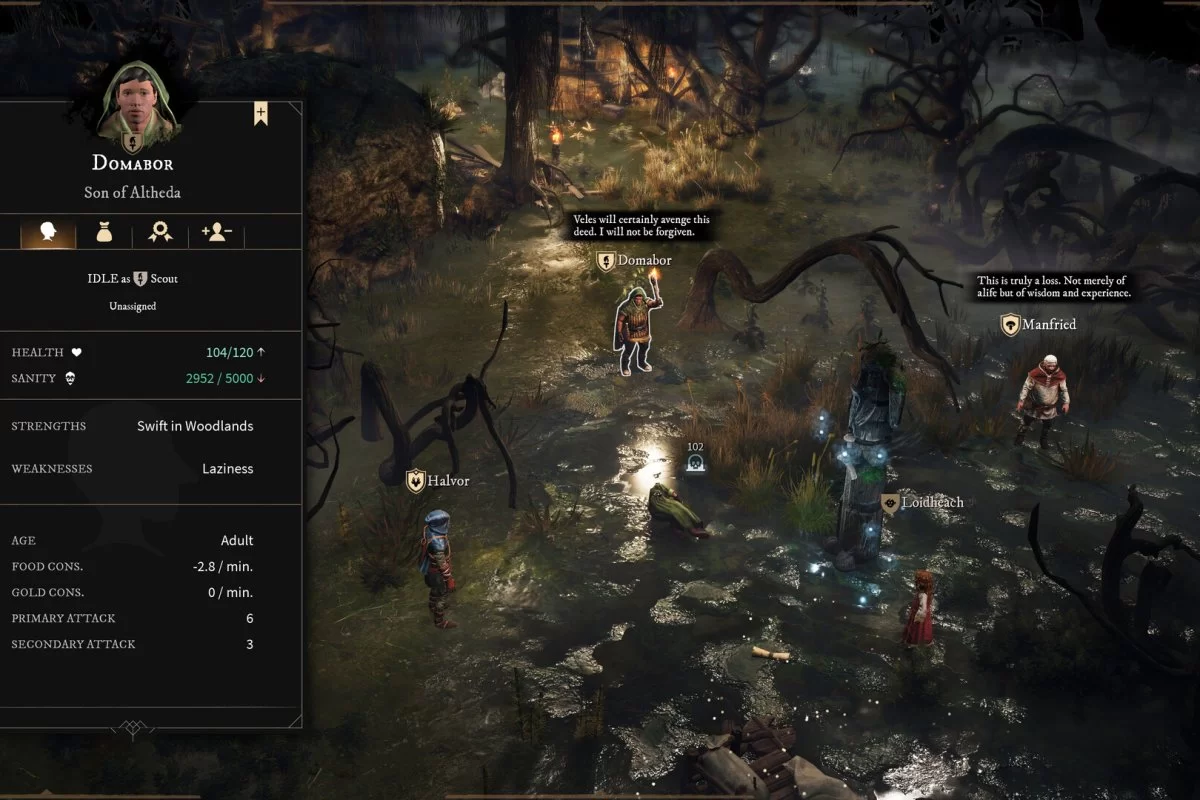Open the head-profile character info tab
This screenshot has width=1200, height=800.
[x=47, y=233]
